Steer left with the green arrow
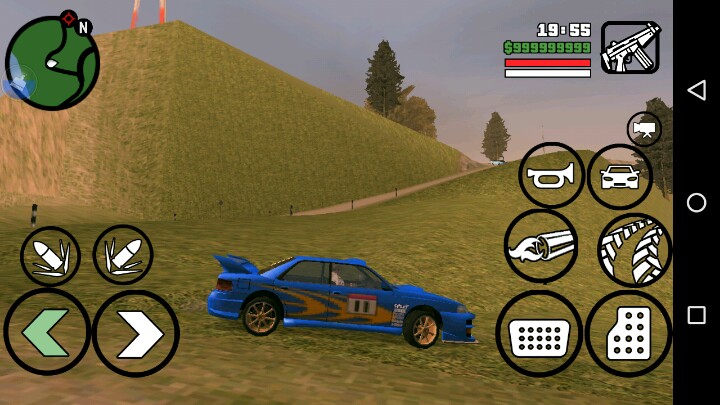Screen dimensions: 720x405 46,332
